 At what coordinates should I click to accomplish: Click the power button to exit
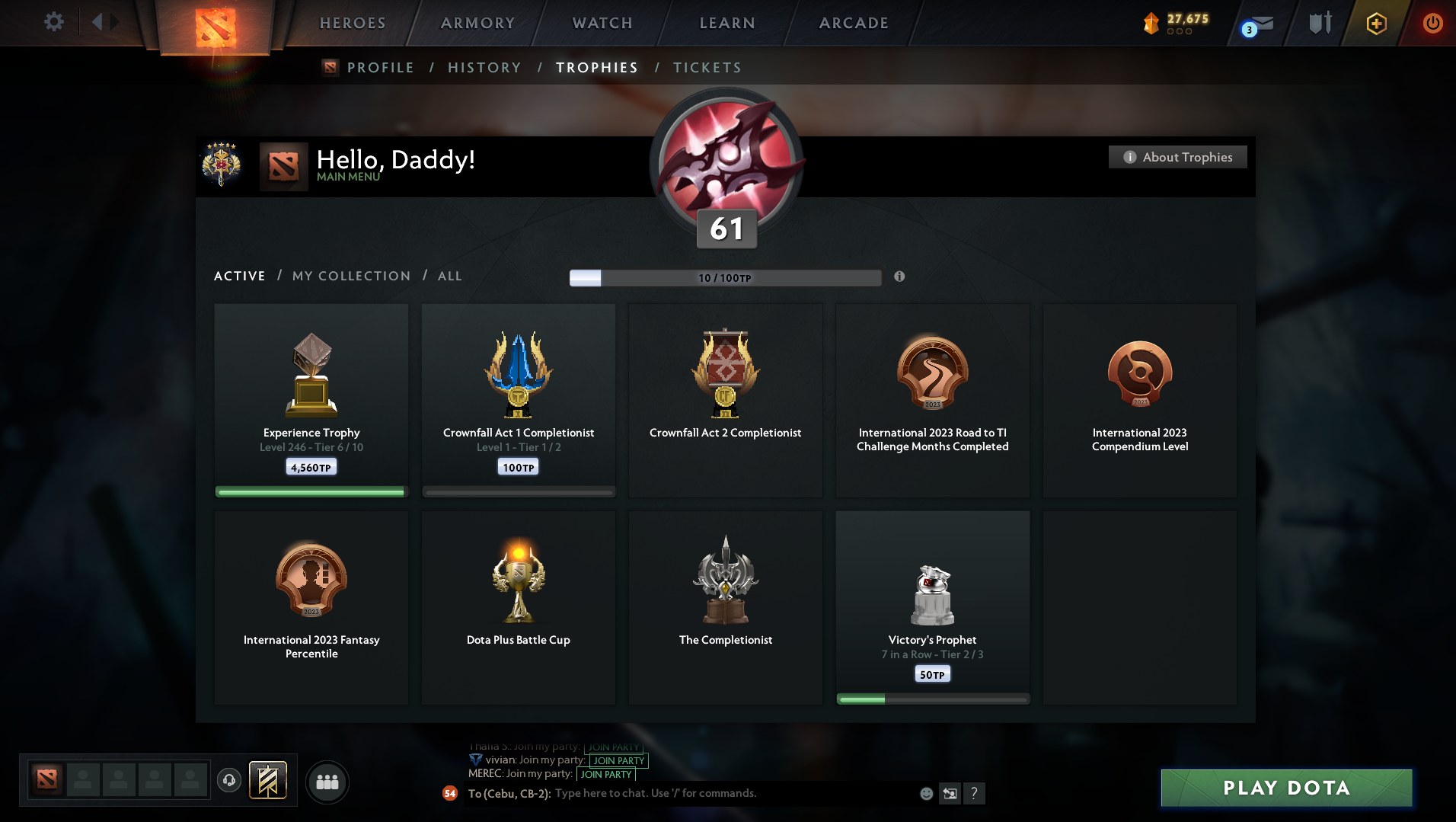1433,23
